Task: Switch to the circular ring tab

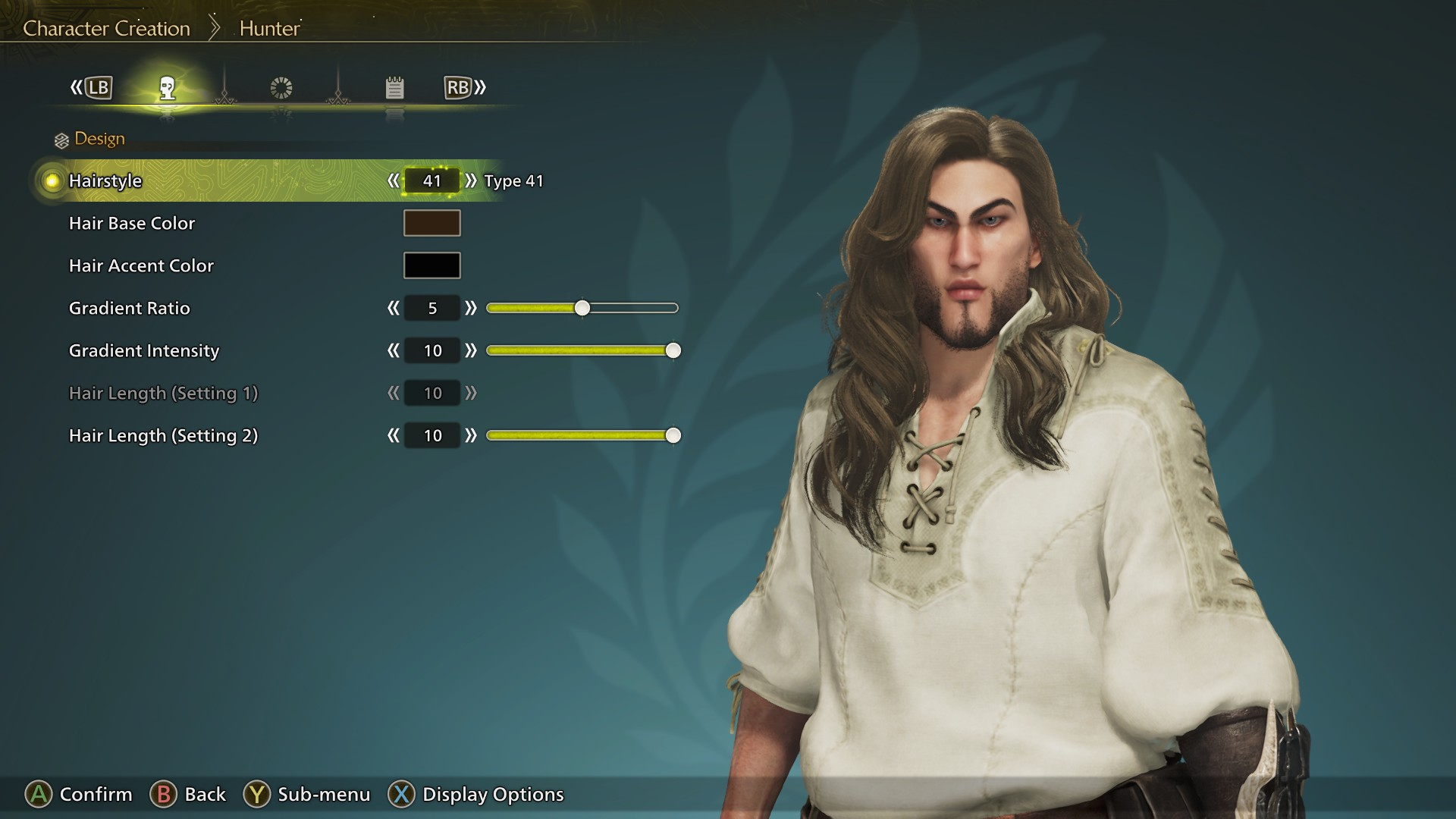Action: coord(281,88)
